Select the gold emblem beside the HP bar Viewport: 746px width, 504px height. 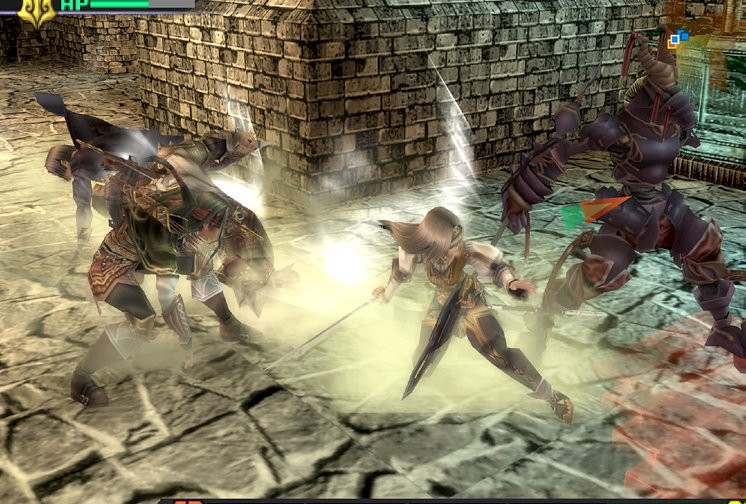pos(38,11)
